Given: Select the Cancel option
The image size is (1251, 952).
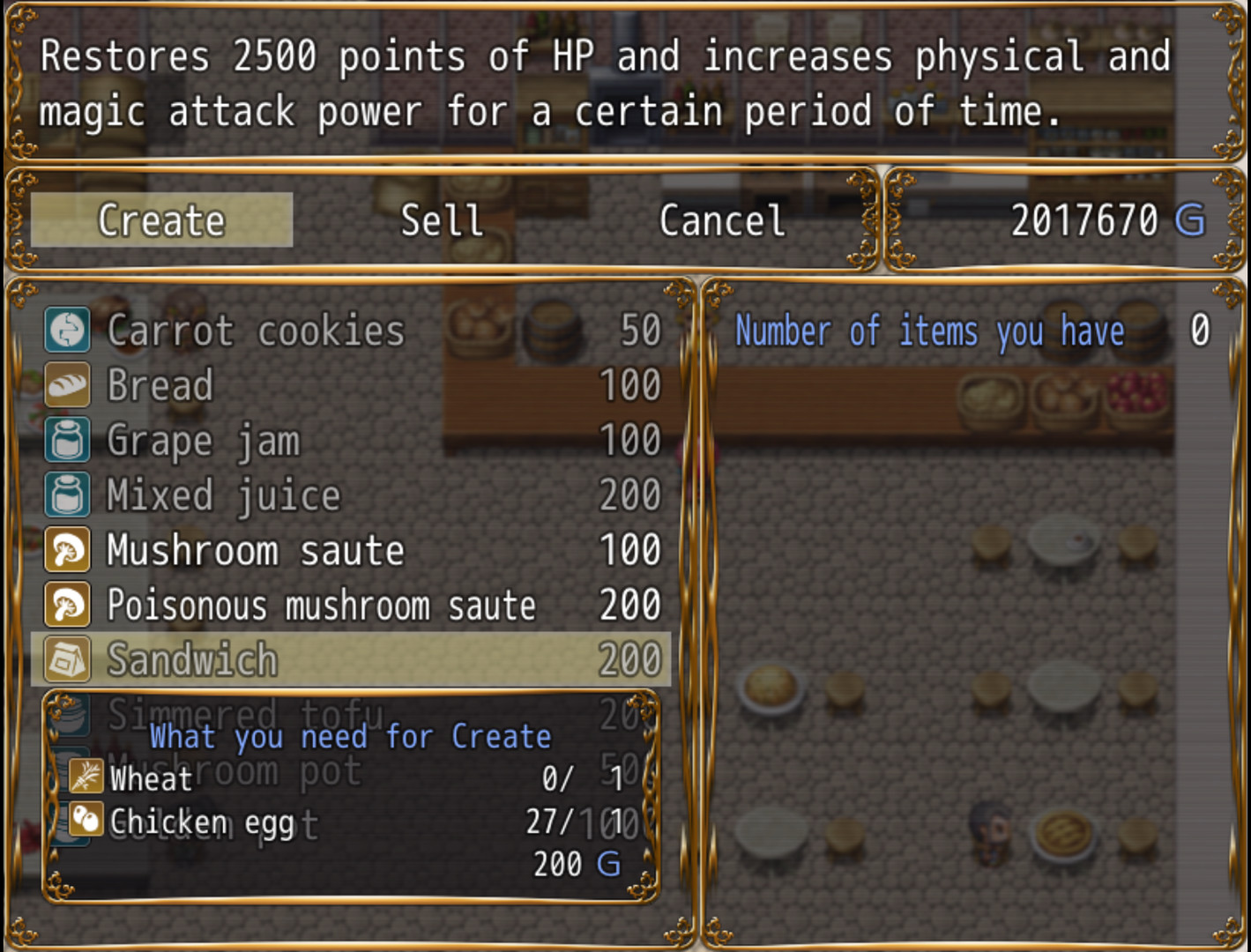Looking at the screenshot, I should 720,220.
